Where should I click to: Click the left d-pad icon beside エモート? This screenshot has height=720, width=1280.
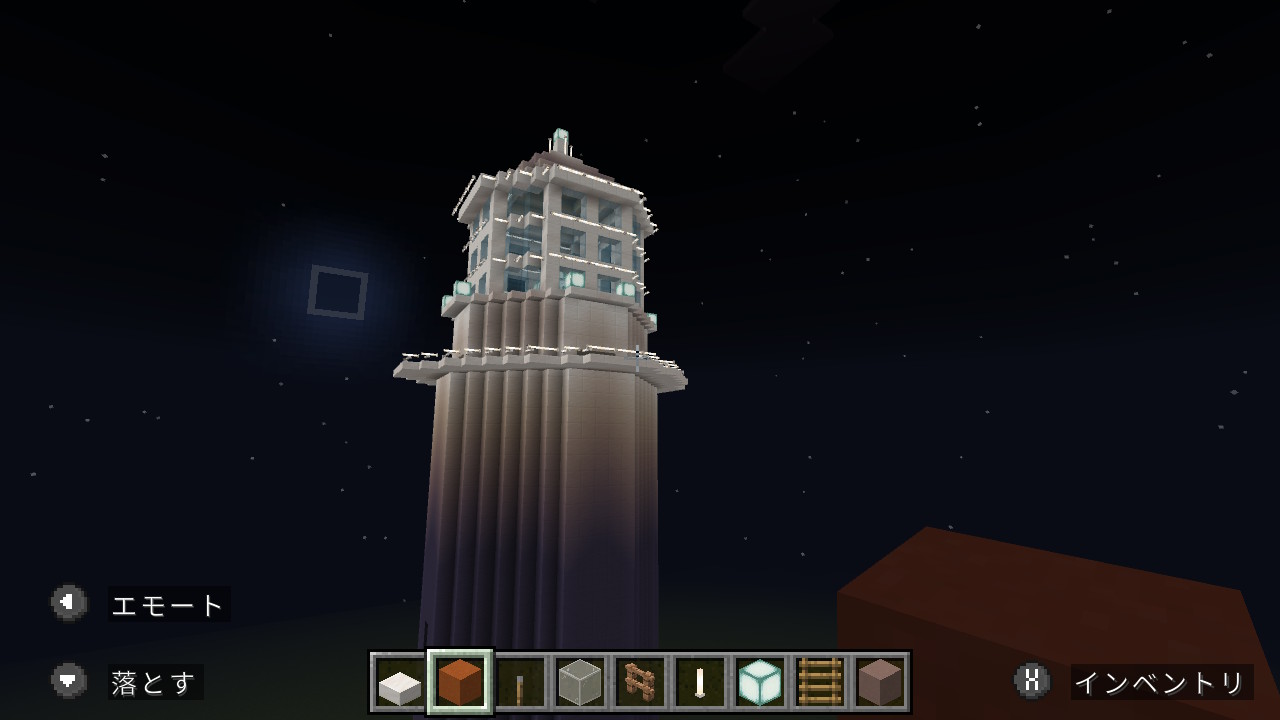point(68,604)
